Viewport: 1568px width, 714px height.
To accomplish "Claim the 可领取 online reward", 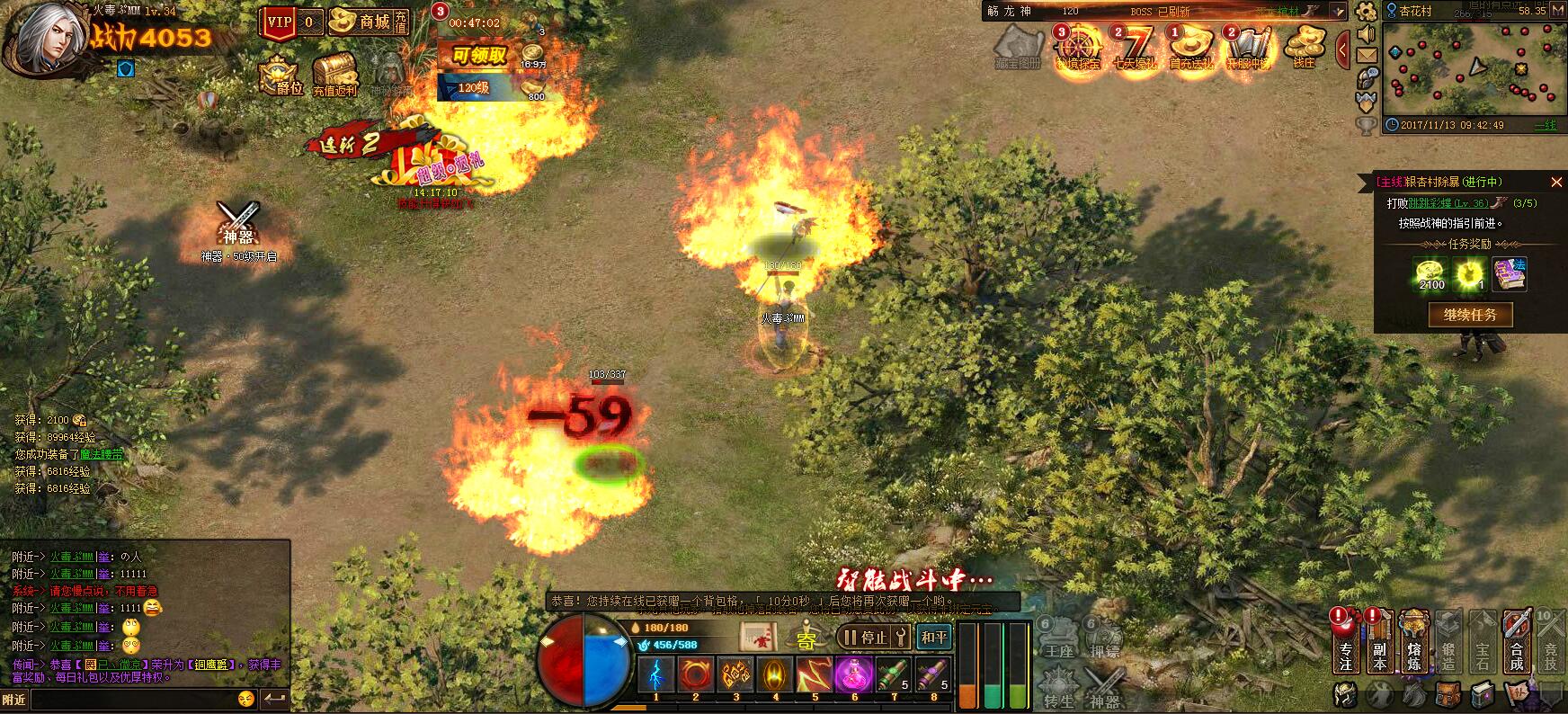I will (479, 56).
